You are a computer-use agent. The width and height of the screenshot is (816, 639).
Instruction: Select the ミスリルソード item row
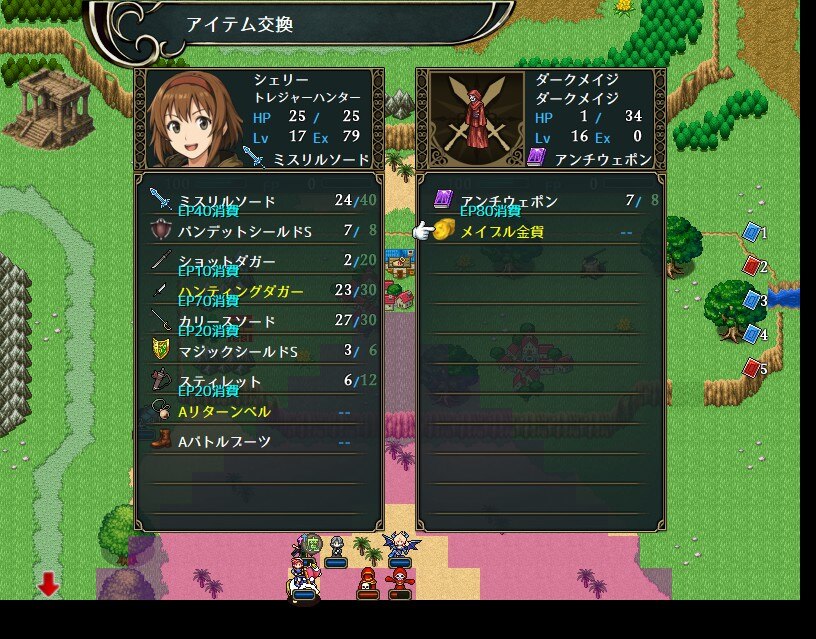point(258,201)
